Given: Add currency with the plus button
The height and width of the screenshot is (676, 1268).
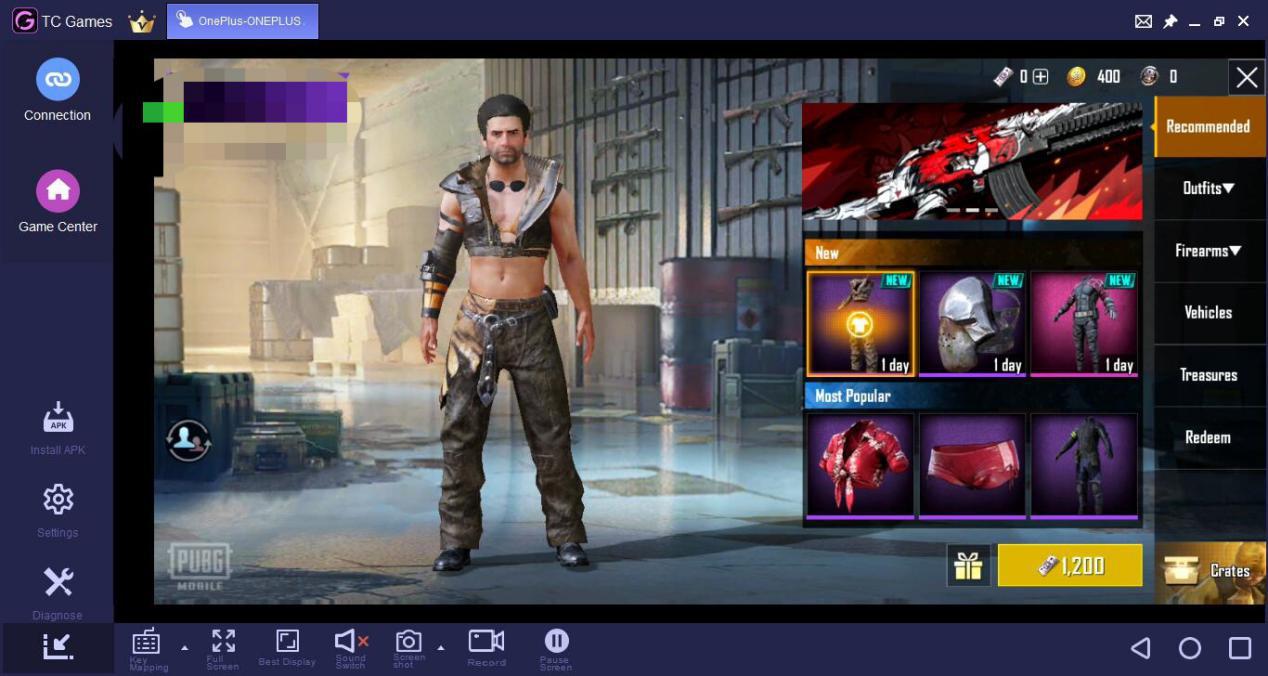Looking at the screenshot, I should 1040,77.
